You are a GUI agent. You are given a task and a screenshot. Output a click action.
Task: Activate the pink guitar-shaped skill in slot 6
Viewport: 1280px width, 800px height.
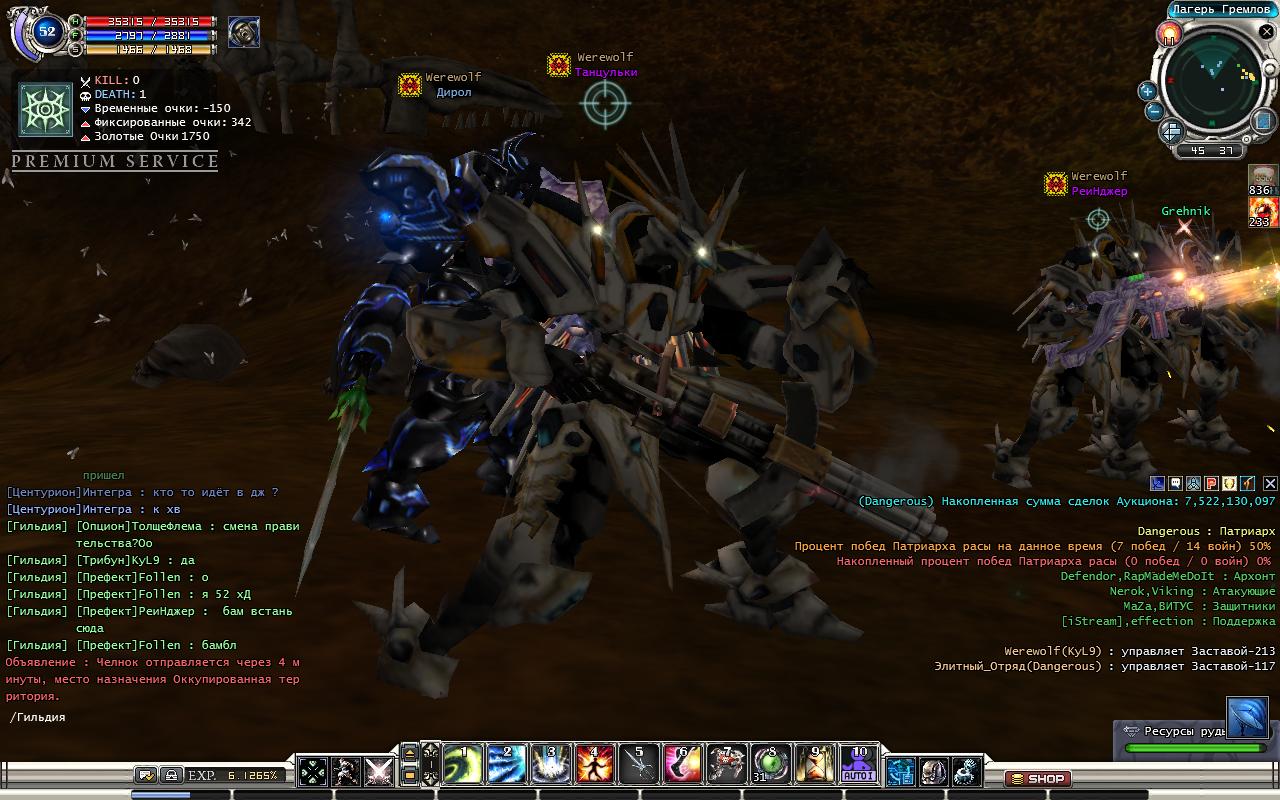(682, 765)
